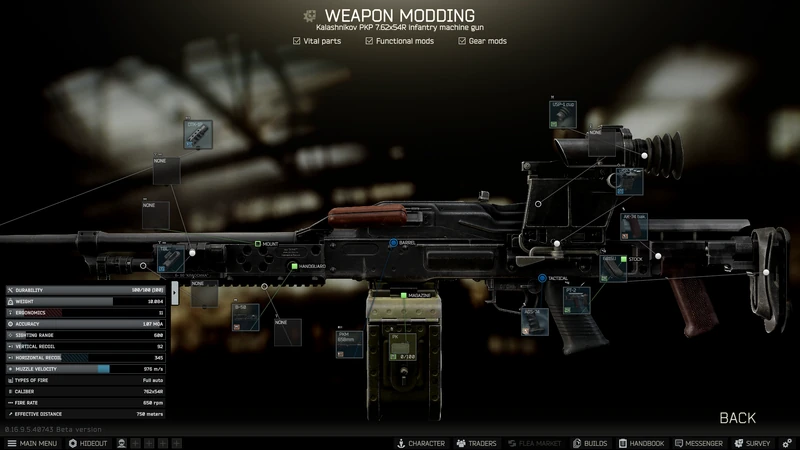Open the Traders screen
The width and height of the screenshot is (800, 450).
[x=476, y=443]
